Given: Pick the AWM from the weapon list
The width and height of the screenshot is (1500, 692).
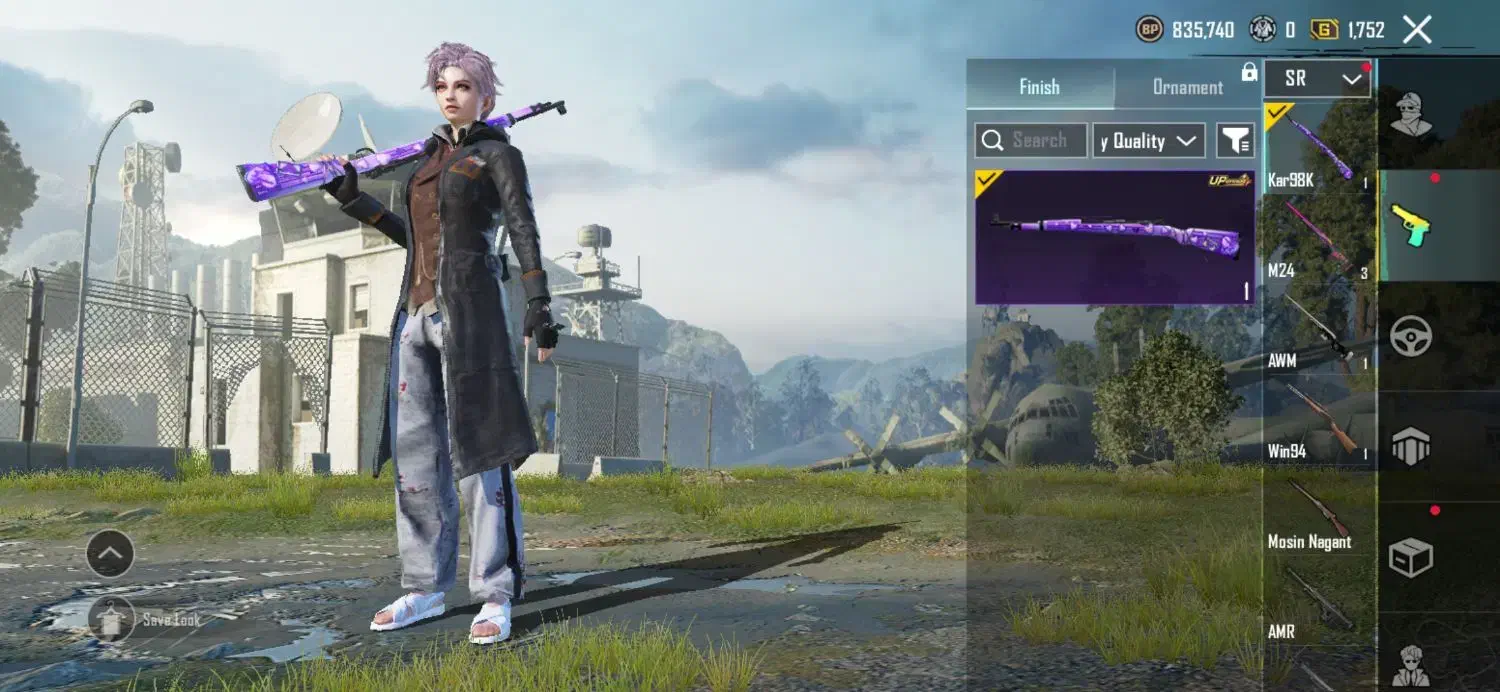Looking at the screenshot, I should click(1318, 330).
